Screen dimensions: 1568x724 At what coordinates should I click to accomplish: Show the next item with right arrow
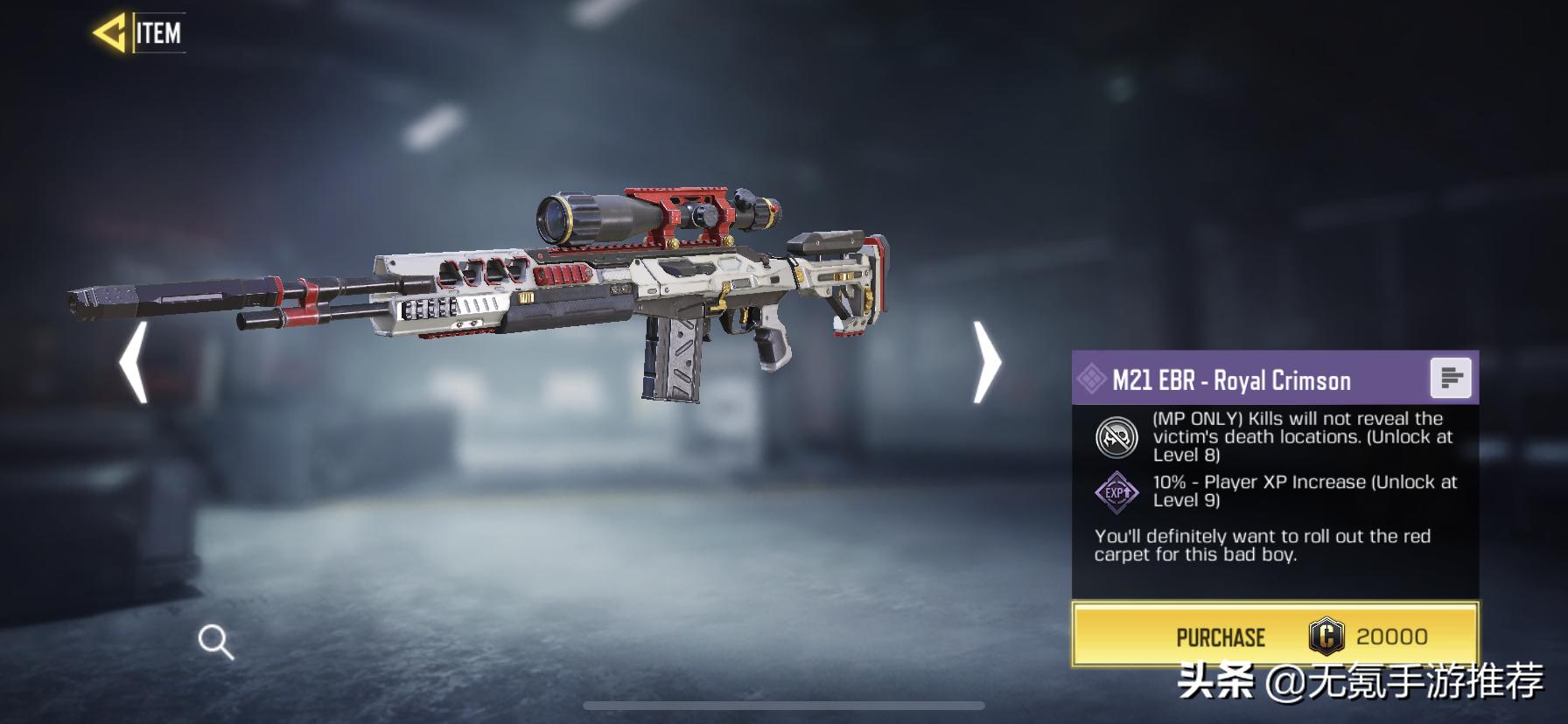point(987,362)
